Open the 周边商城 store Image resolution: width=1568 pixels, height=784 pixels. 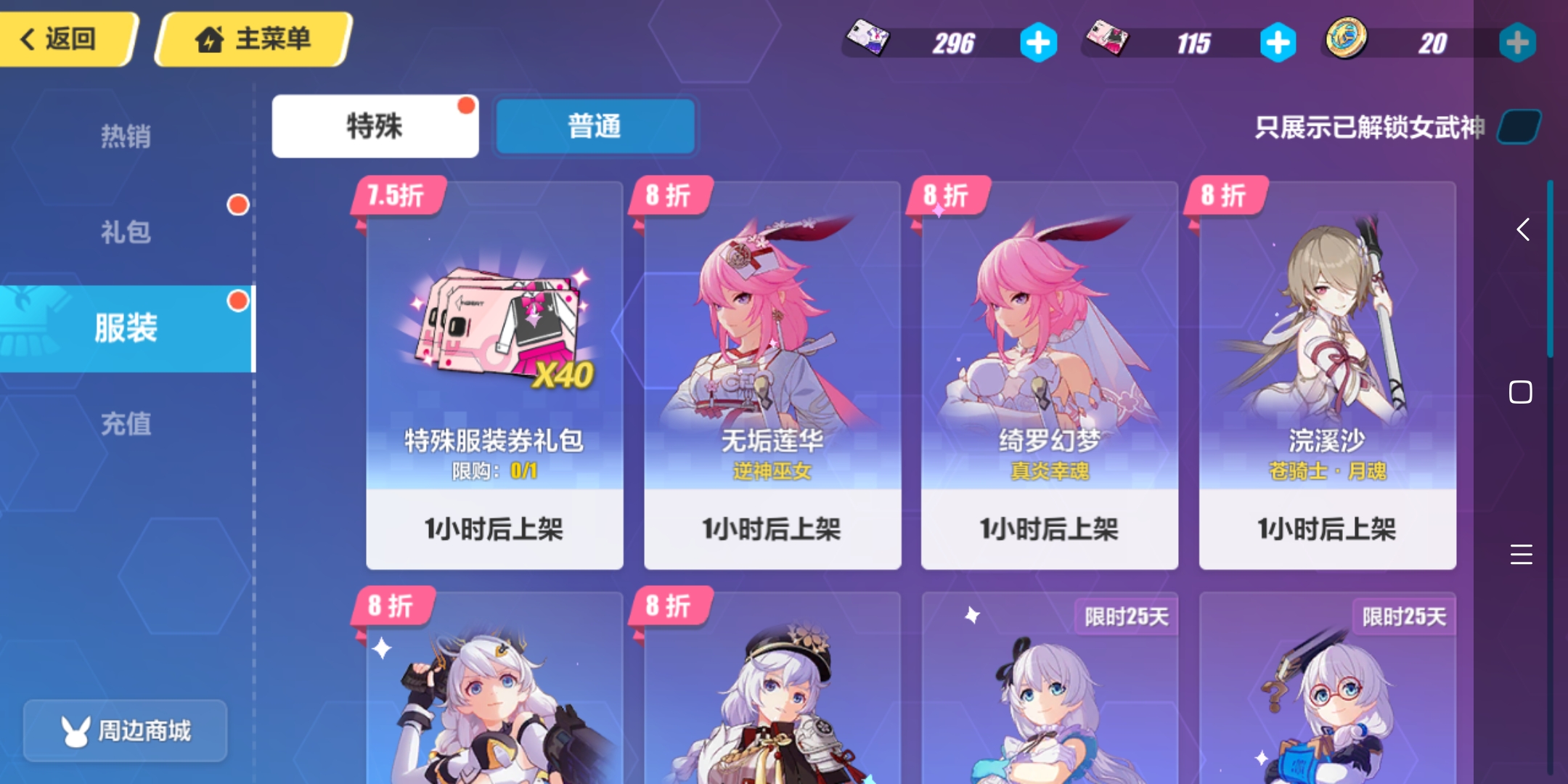click(125, 731)
